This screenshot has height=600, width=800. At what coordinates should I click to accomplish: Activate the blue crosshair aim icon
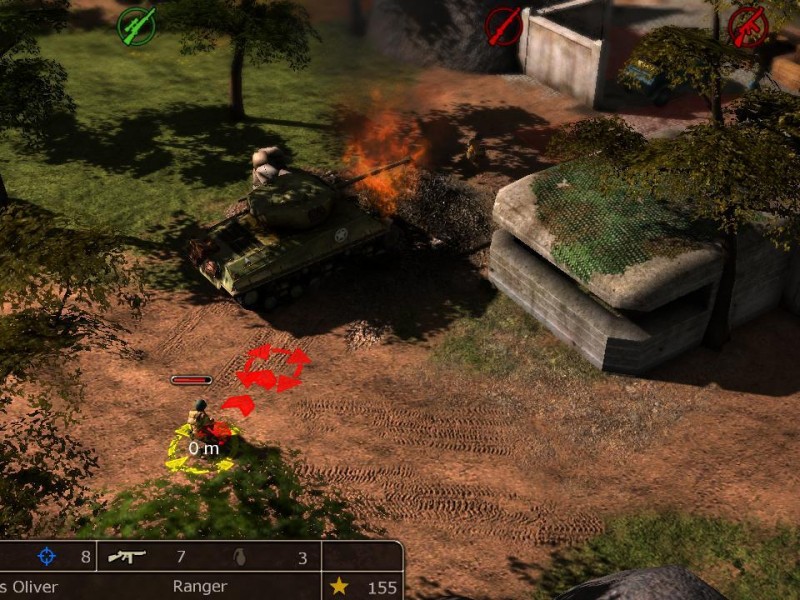[x=47, y=557]
